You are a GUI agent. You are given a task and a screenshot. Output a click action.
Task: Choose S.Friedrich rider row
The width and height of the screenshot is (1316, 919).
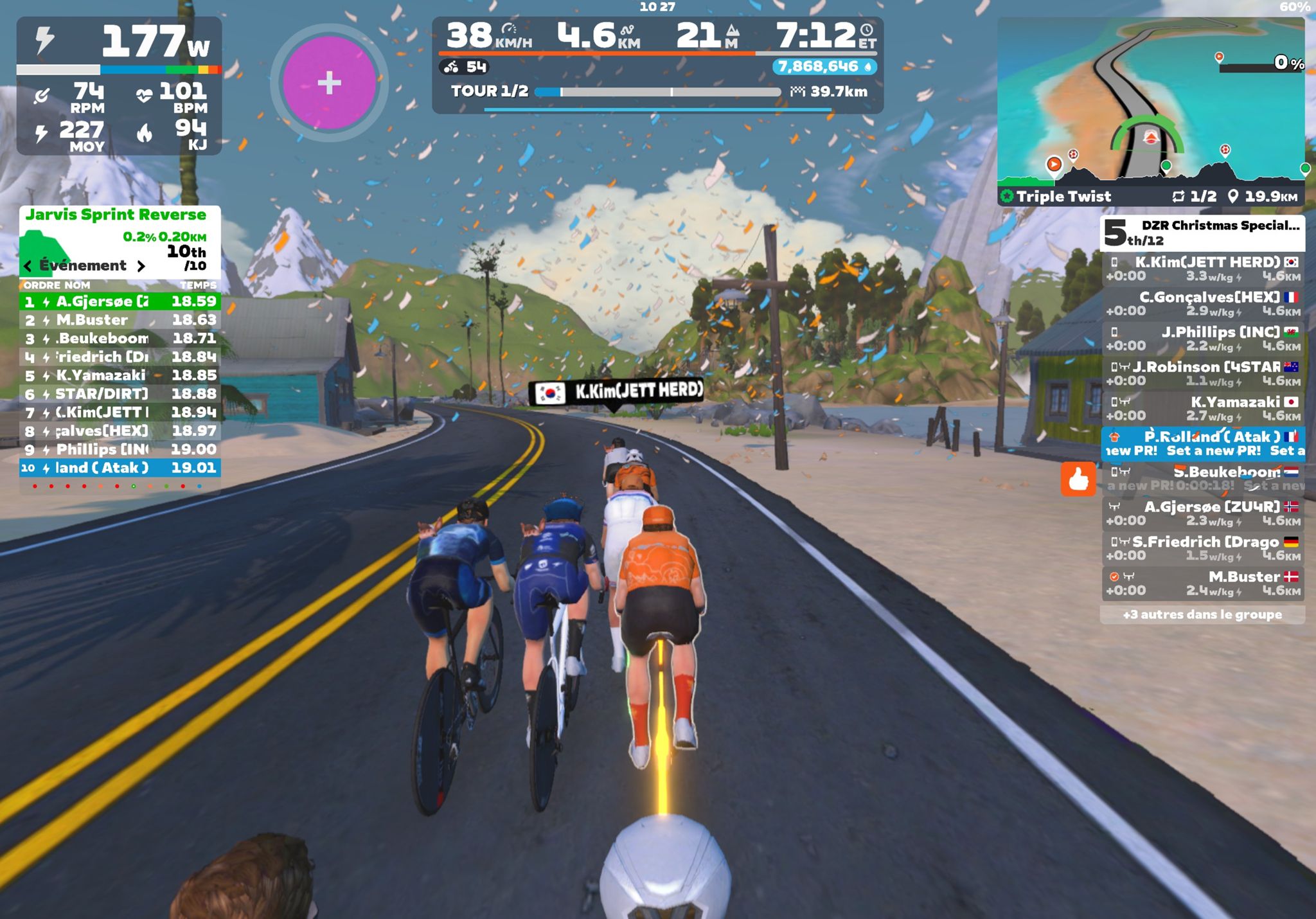coord(1203,548)
